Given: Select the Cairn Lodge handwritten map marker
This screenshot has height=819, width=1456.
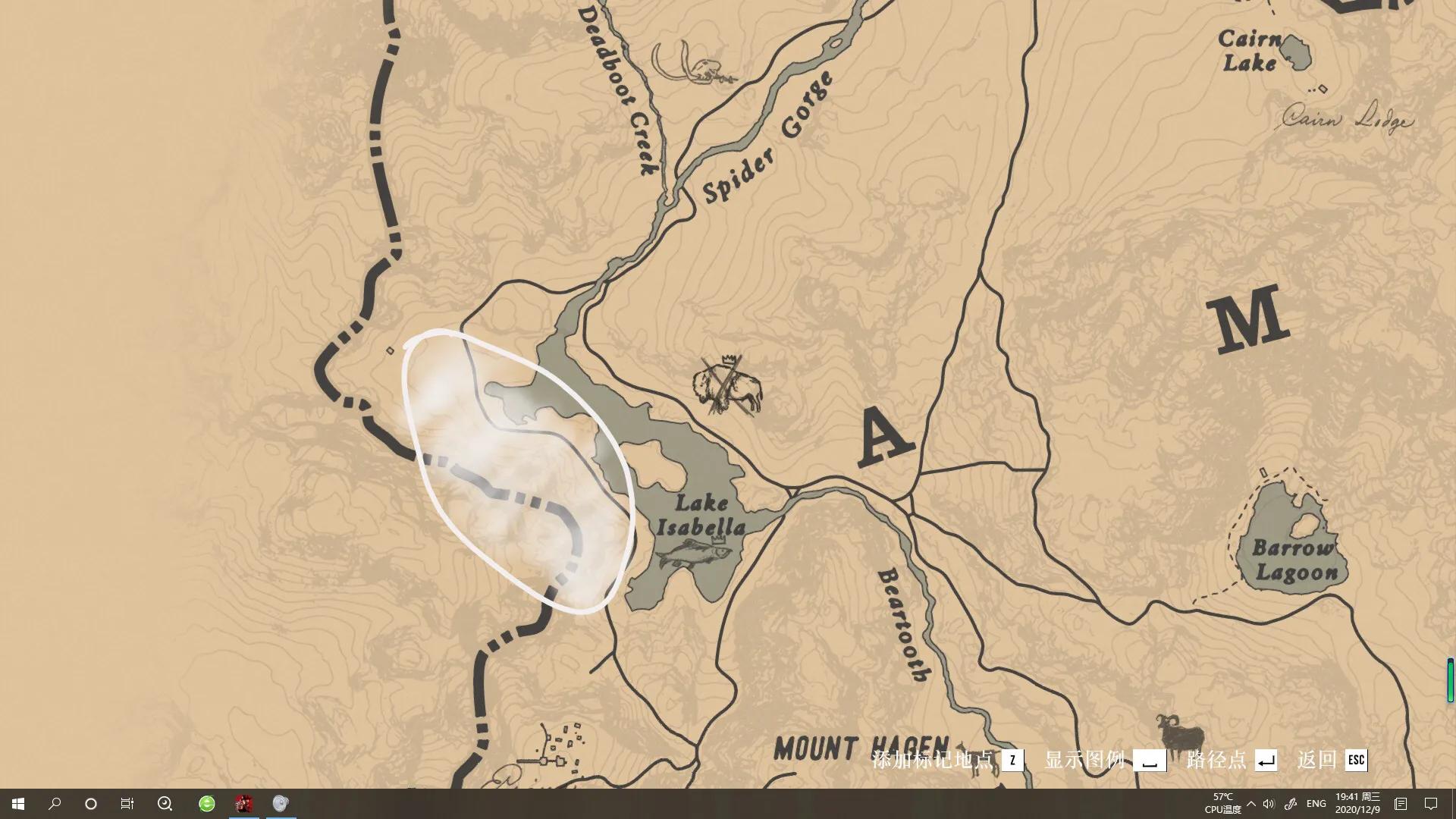Looking at the screenshot, I should coord(1348,120).
